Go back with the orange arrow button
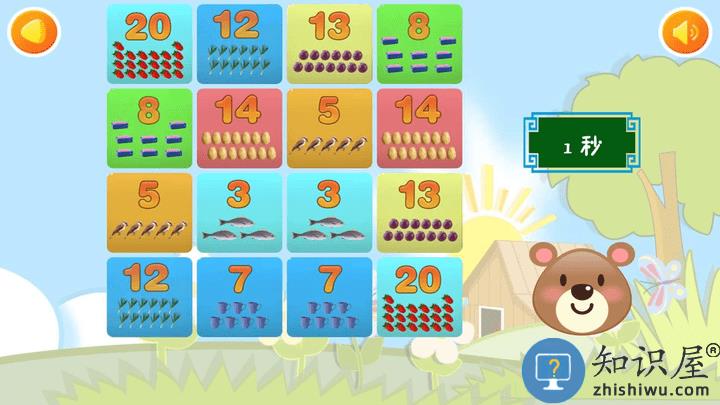720x405 pixels. click(x=34, y=32)
